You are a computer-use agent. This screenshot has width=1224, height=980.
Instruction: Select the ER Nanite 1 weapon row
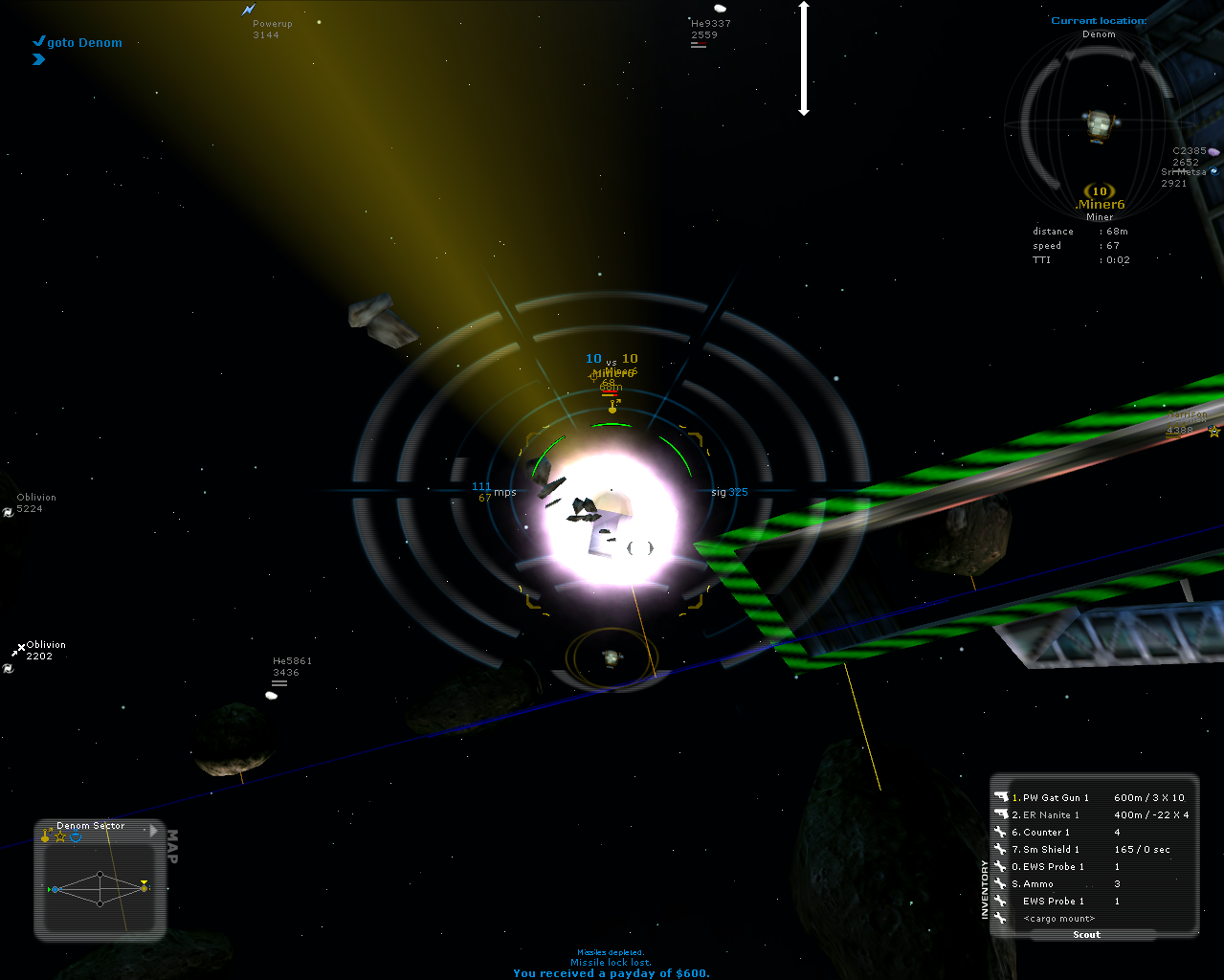coord(1051,814)
